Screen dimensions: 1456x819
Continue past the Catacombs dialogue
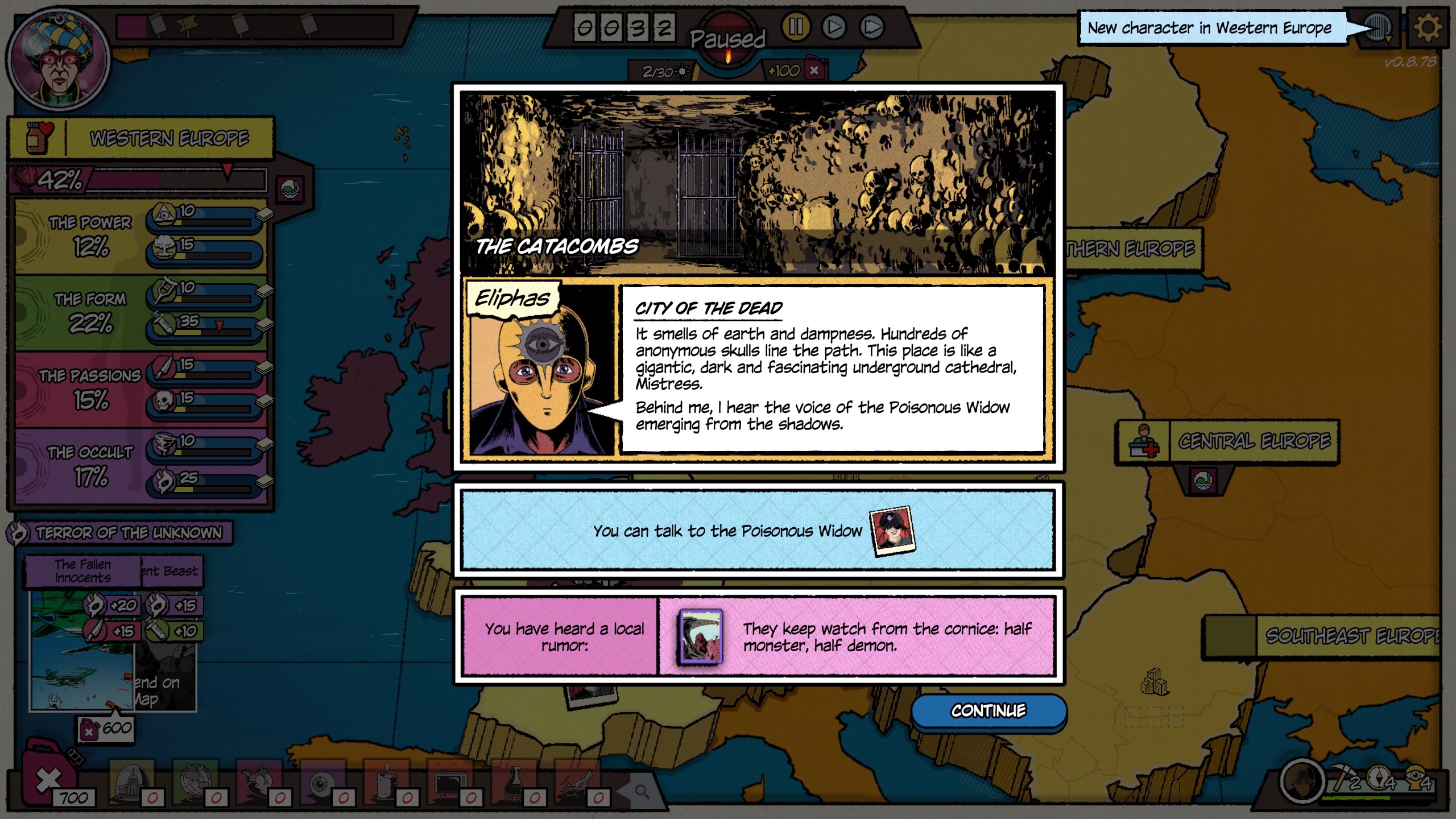[x=988, y=711]
